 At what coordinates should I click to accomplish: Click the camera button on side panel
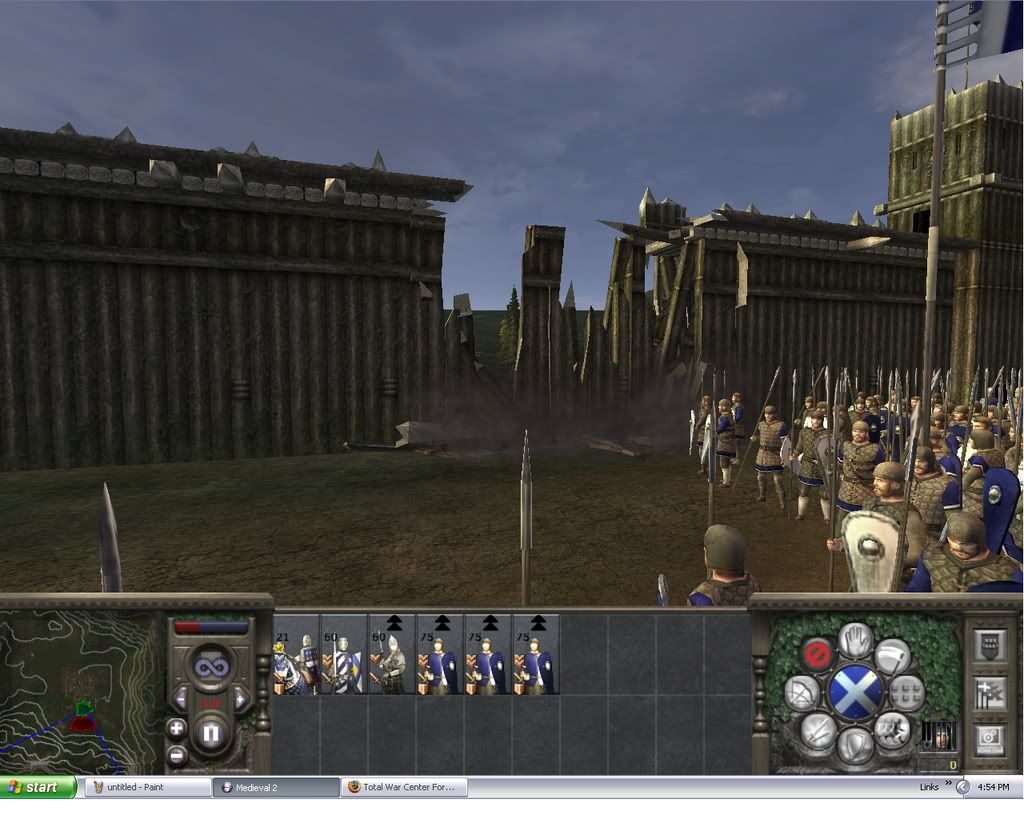click(x=989, y=740)
